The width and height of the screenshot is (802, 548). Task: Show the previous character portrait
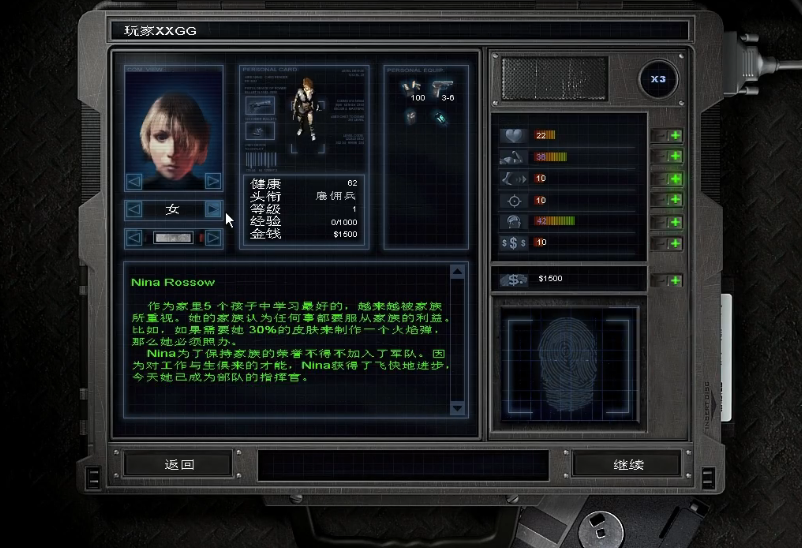[x=134, y=181]
